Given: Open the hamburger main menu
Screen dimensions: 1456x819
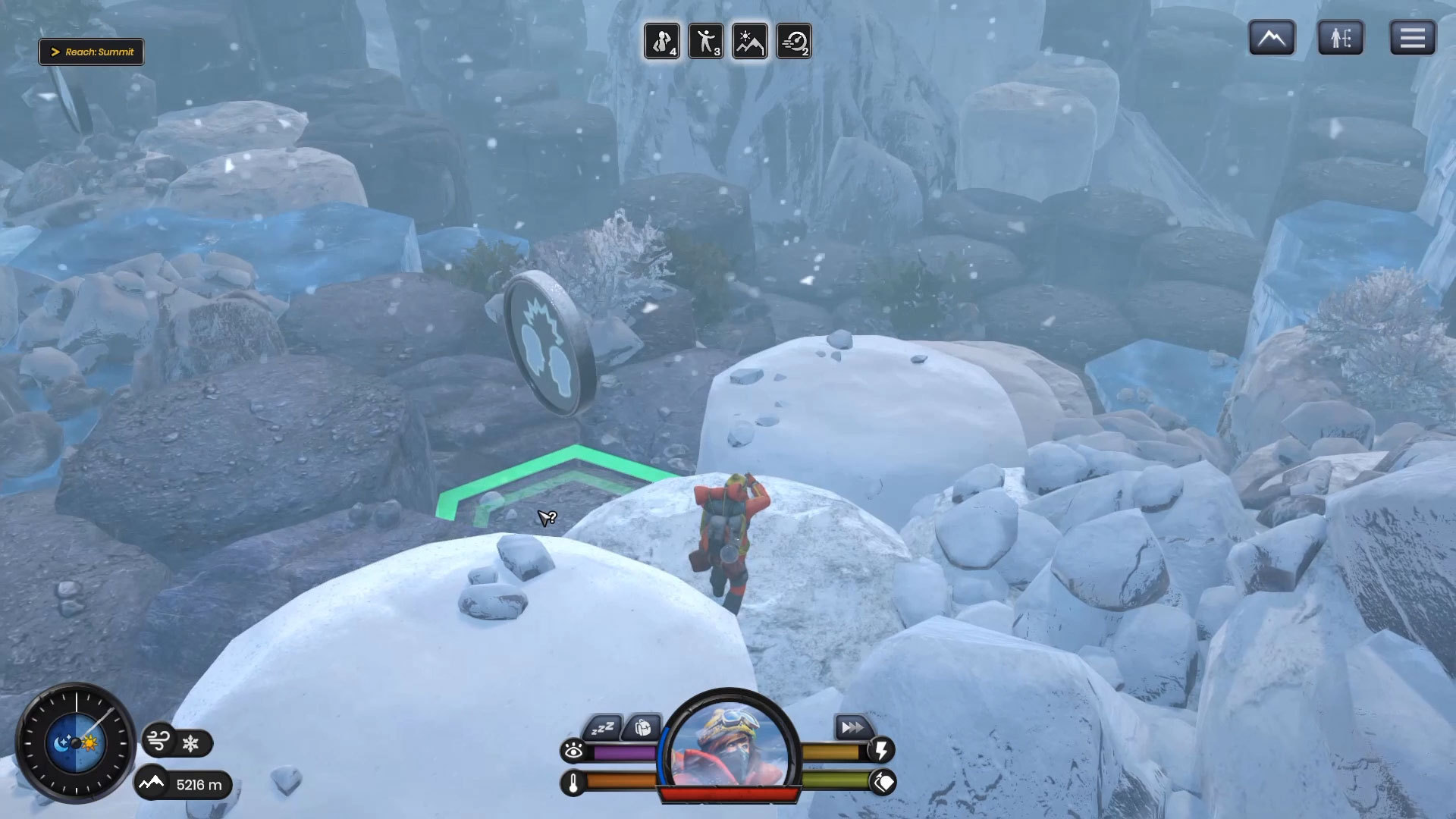Looking at the screenshot, I should (x=1412, y=38).
